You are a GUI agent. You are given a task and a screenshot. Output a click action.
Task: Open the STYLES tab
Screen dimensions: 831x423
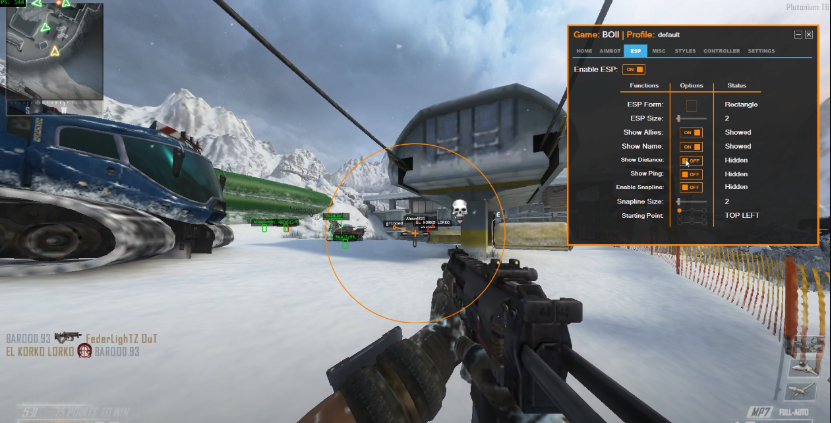[x=685, y=50]
